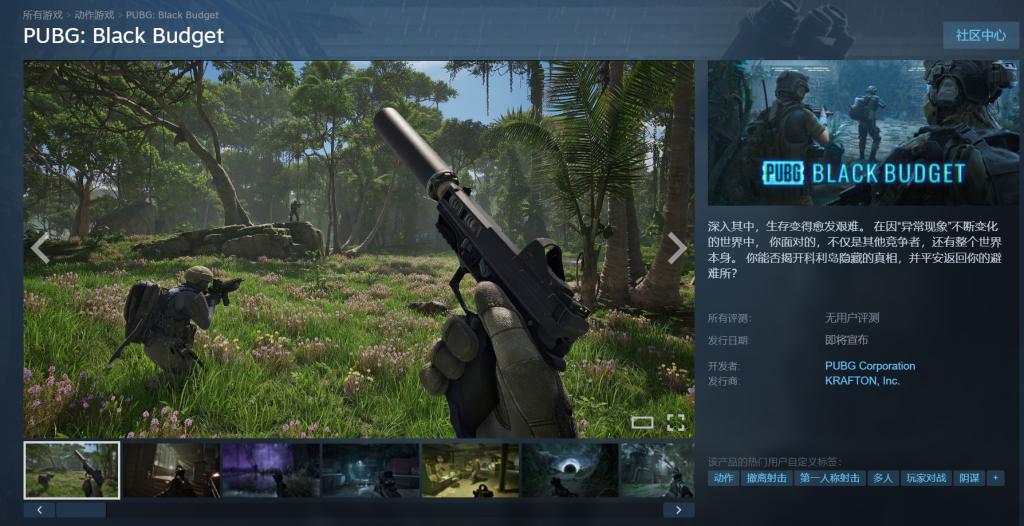Advance to the next screenshot with the right arrow
This screenshot has height=526, width=1024.
point(677,248)
